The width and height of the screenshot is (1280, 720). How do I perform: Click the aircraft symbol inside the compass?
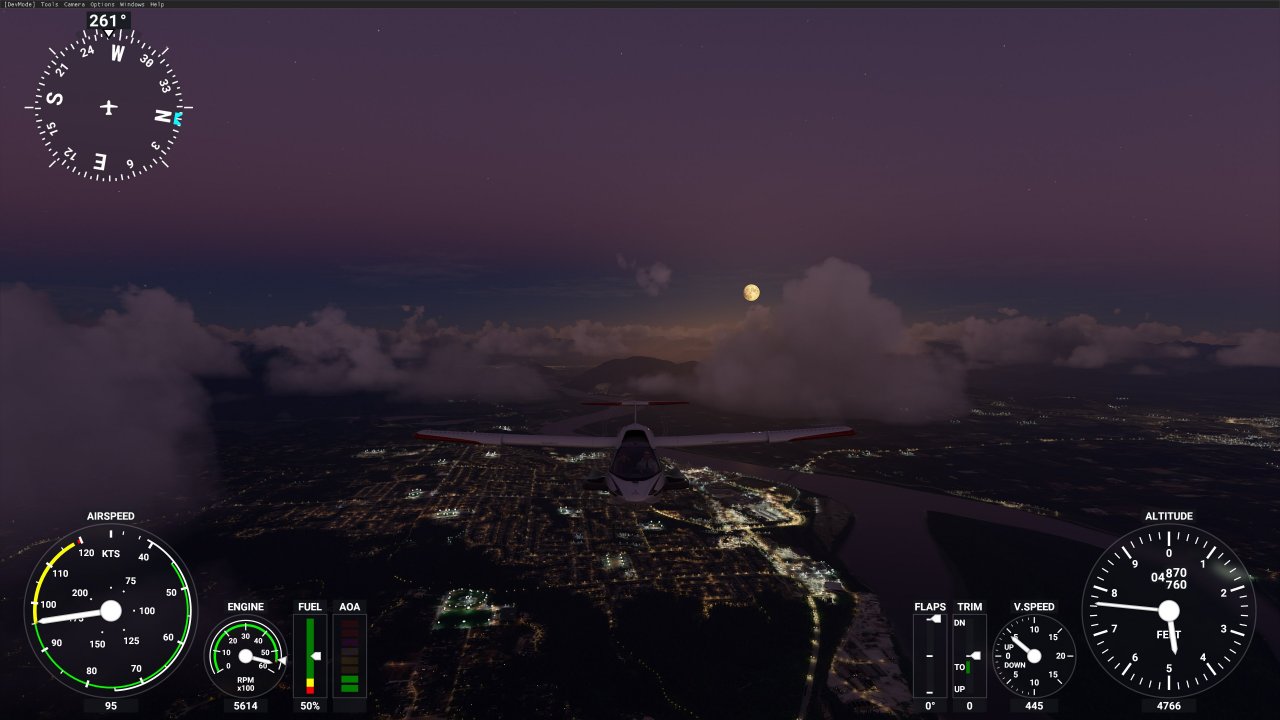click(x=108, y=108)
